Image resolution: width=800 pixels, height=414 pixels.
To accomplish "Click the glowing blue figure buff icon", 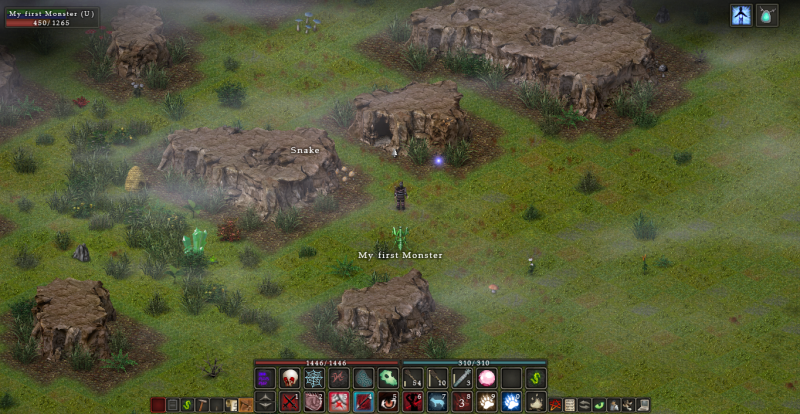I will (x=741, y=15).
